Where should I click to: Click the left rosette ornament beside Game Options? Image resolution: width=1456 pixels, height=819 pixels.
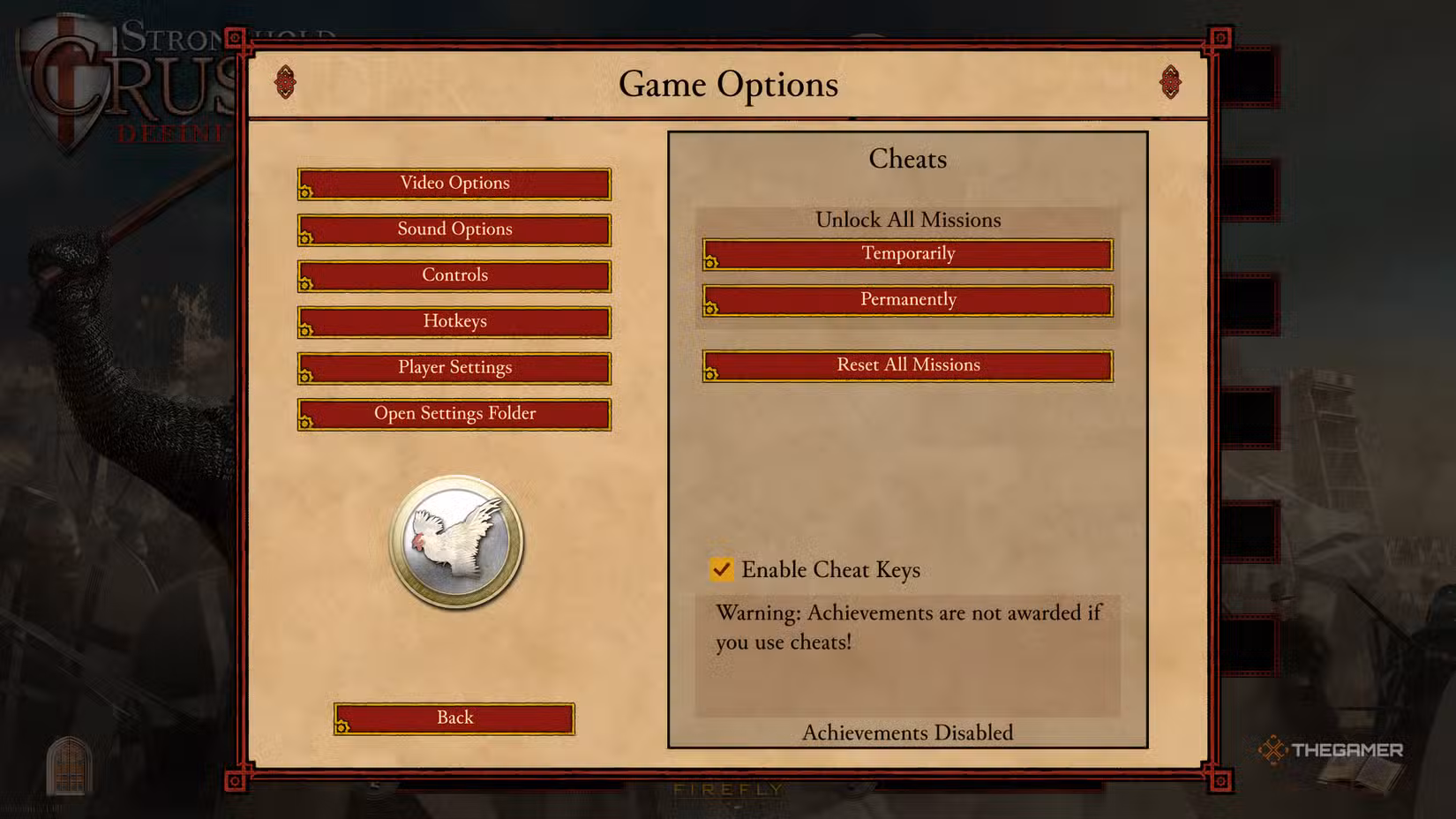(285, 82)
